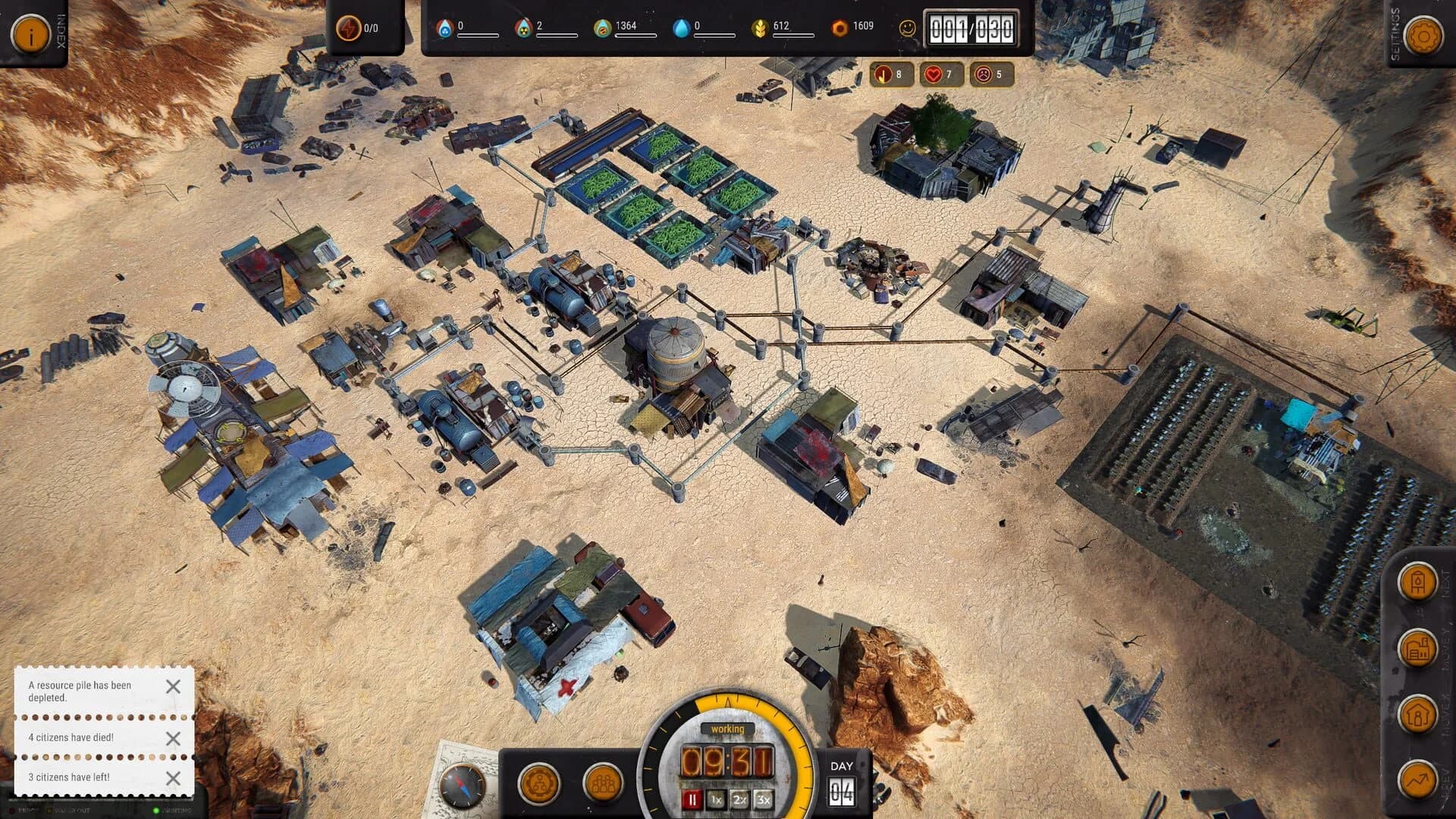Screen dimensions: 1456x819
Task: View the statistics trend chart
Action: coord(1417,780)
